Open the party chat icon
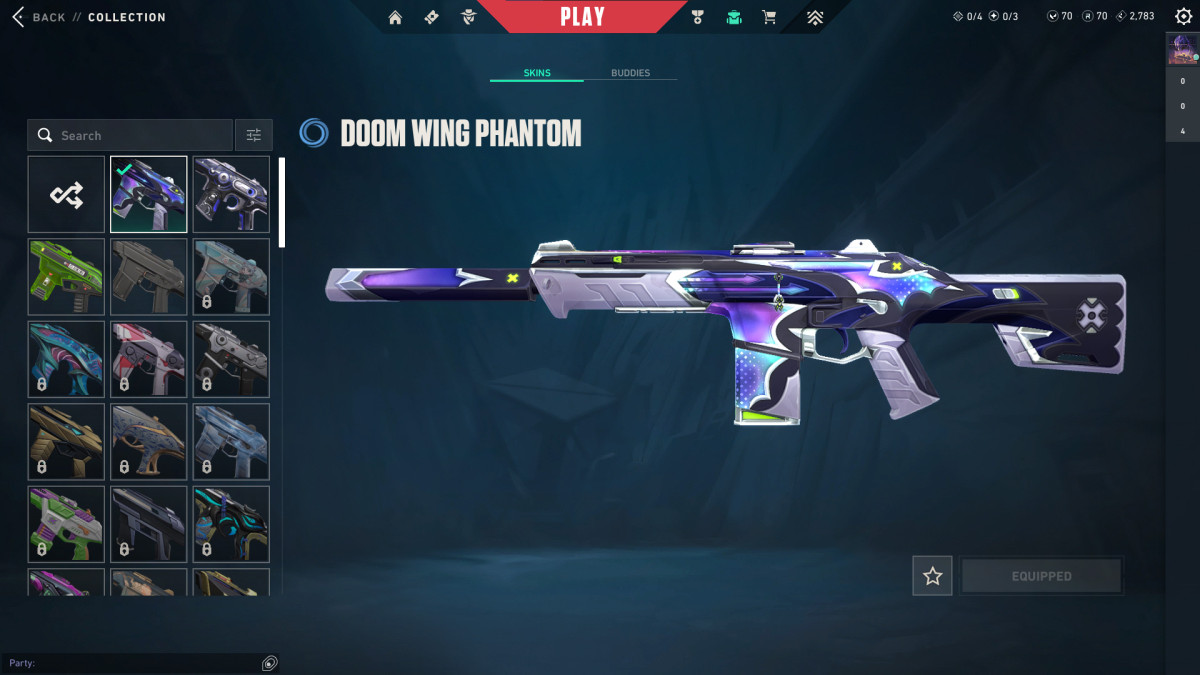 click(x=269, y=663)
